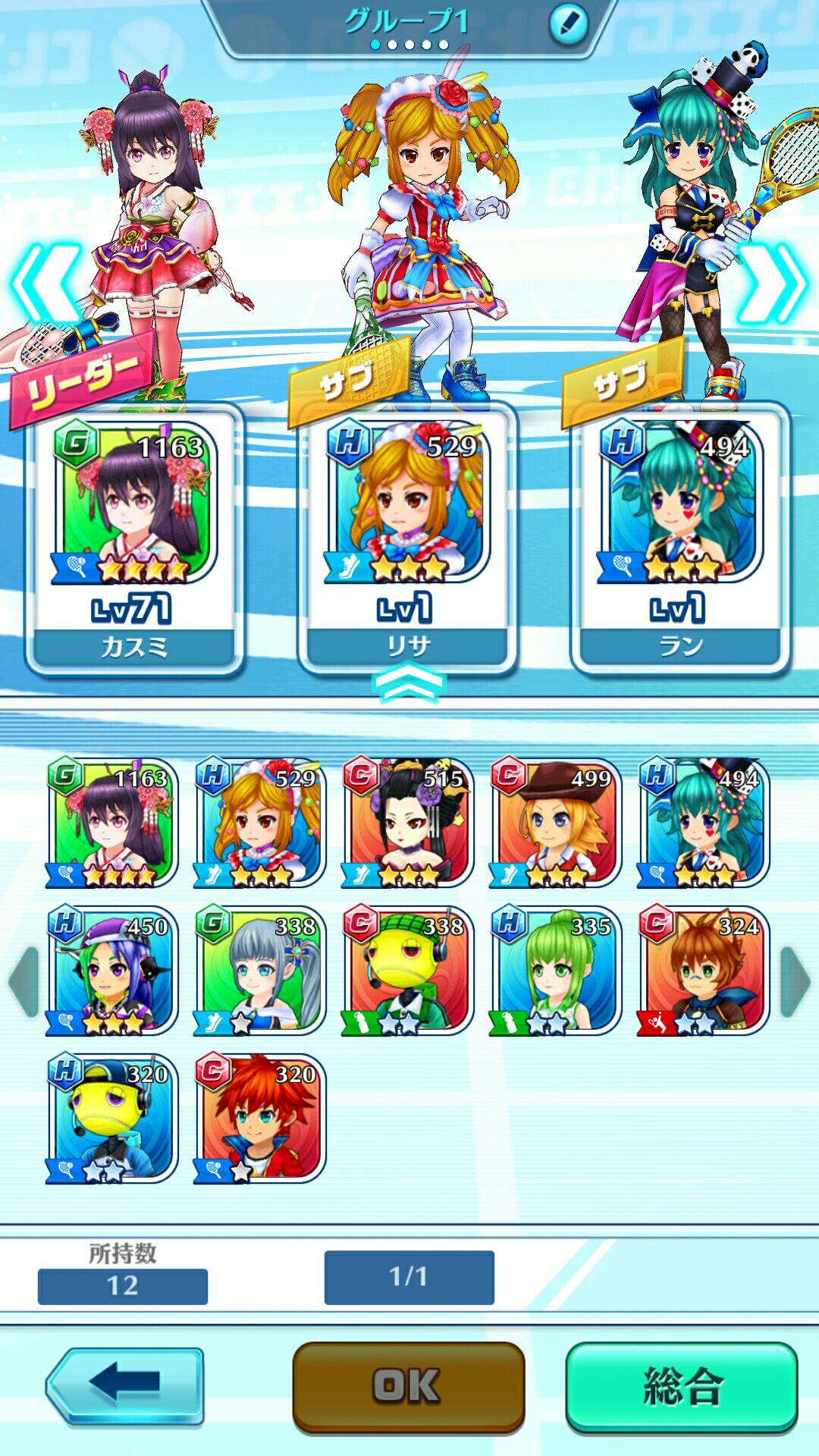Pick the yellow robot with blue cap
Screen dimensions: 819x1456
[x=111, y=1118]
